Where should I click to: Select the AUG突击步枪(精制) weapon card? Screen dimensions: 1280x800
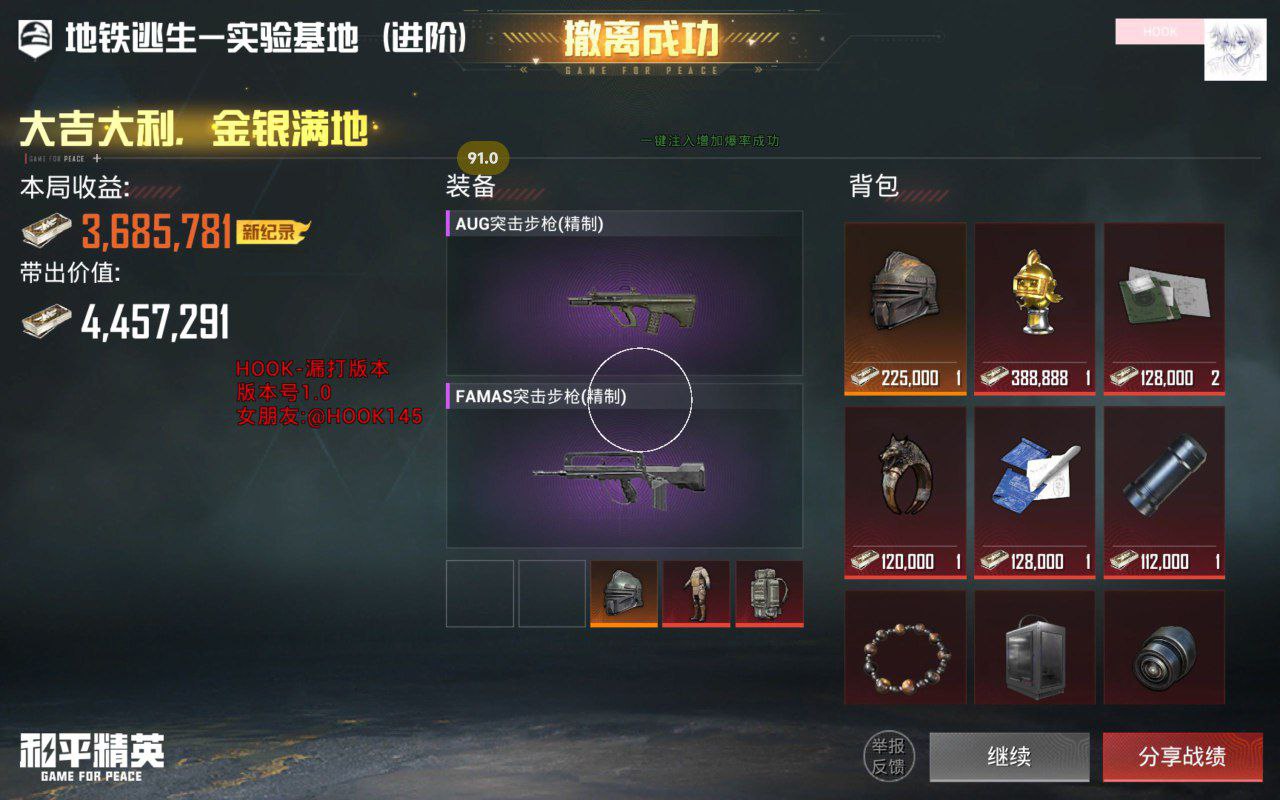[x=623, y=293]
